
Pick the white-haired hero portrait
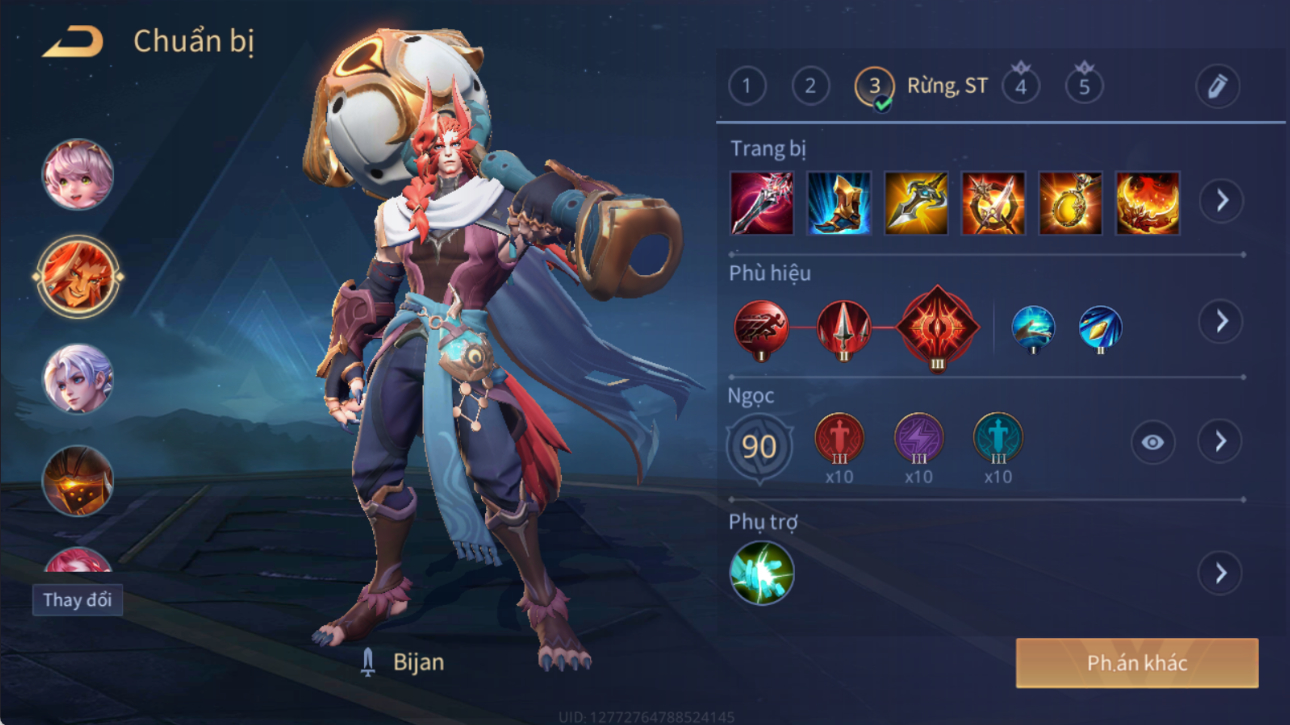click(77, 379)
